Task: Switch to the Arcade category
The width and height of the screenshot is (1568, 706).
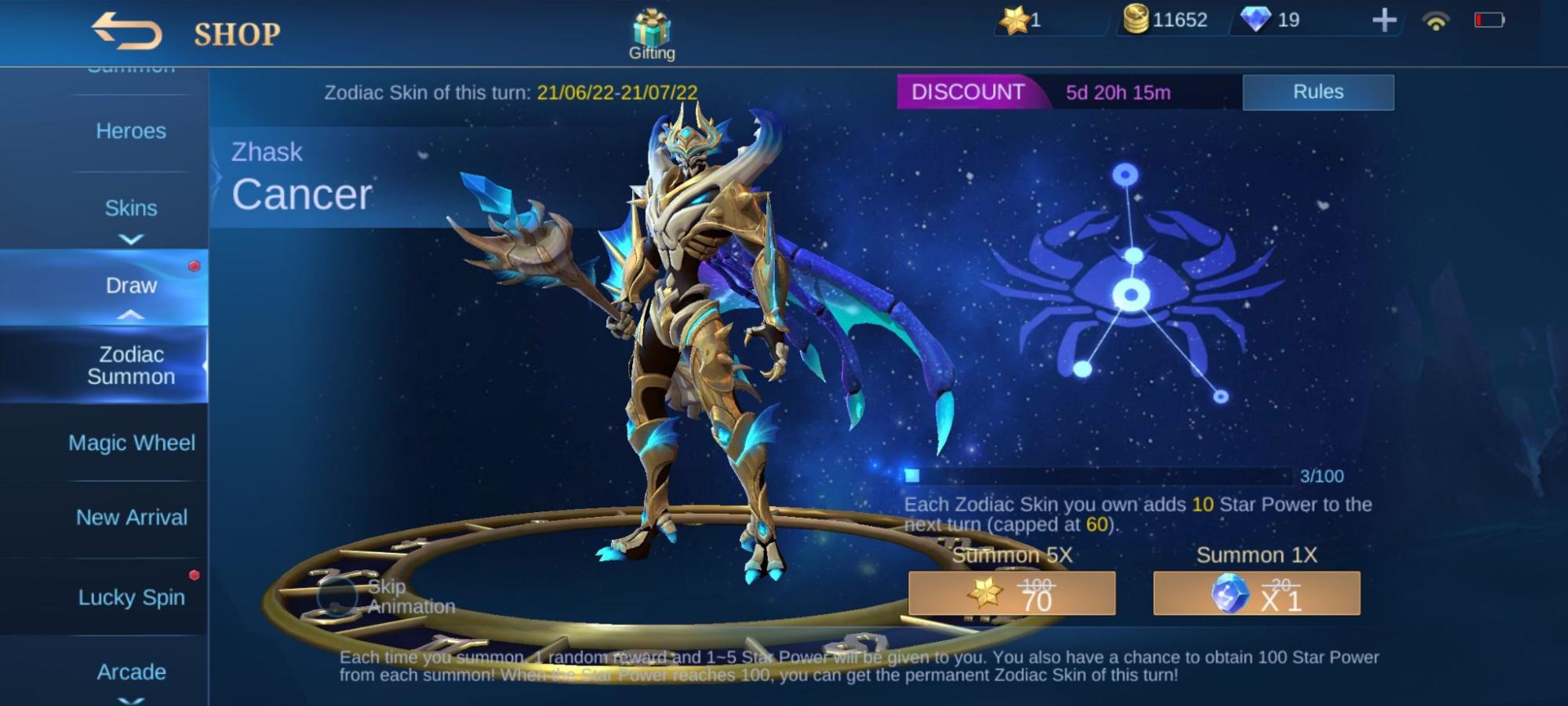Action: point(131,672)
